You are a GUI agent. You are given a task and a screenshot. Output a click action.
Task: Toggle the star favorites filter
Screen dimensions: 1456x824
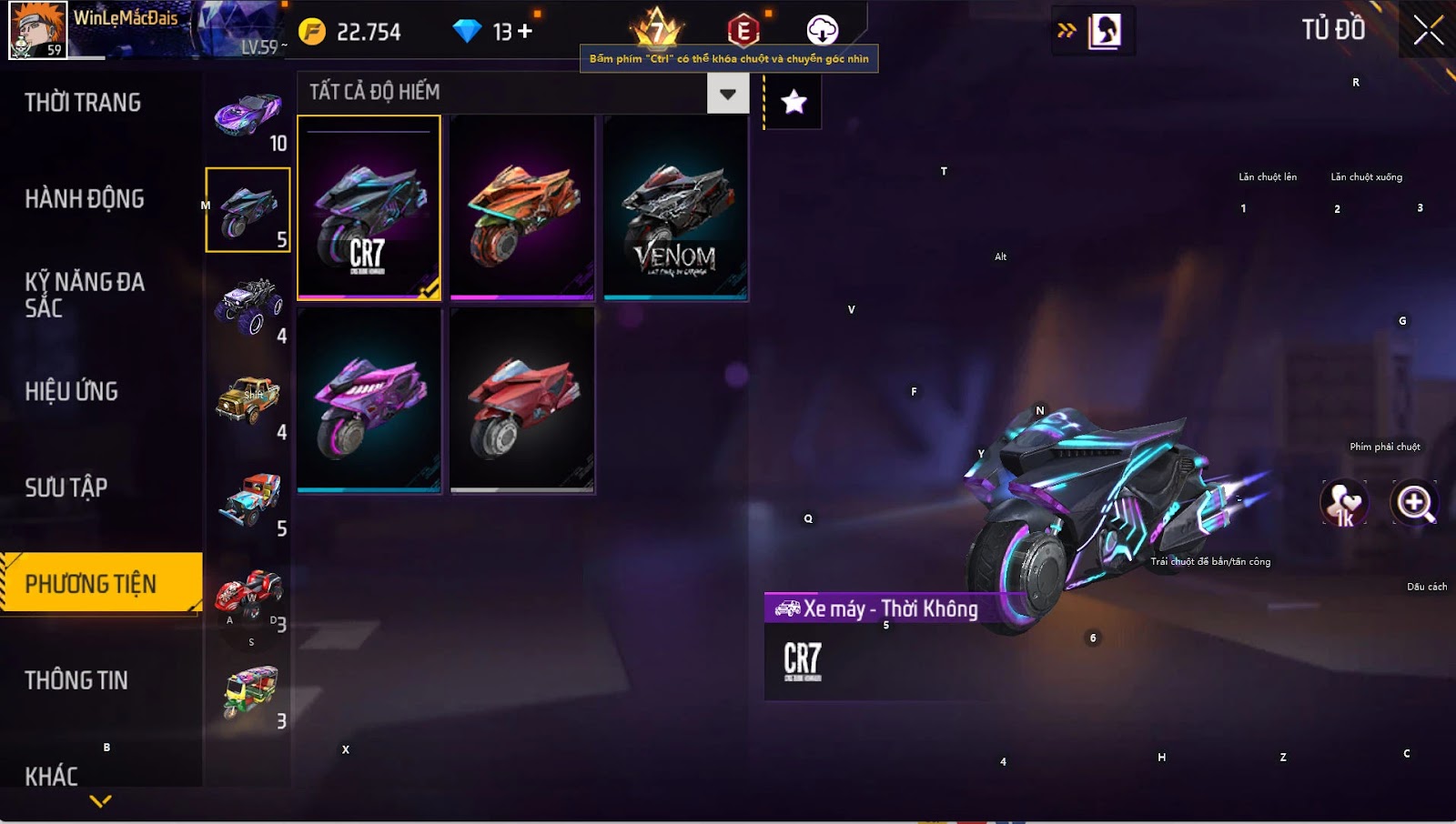tap(794, 102)
